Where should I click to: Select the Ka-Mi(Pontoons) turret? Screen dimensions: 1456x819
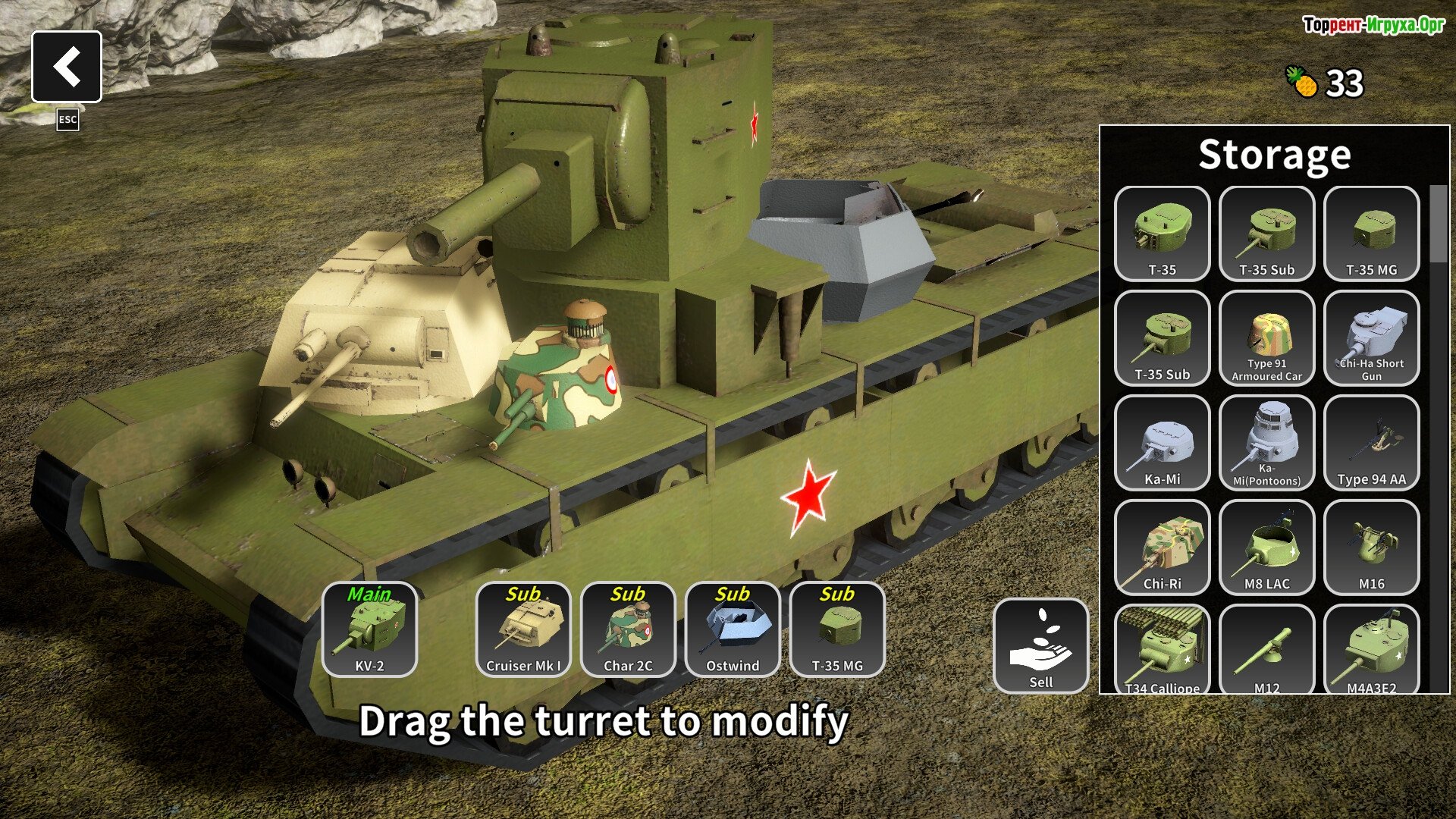[1266, 443]
